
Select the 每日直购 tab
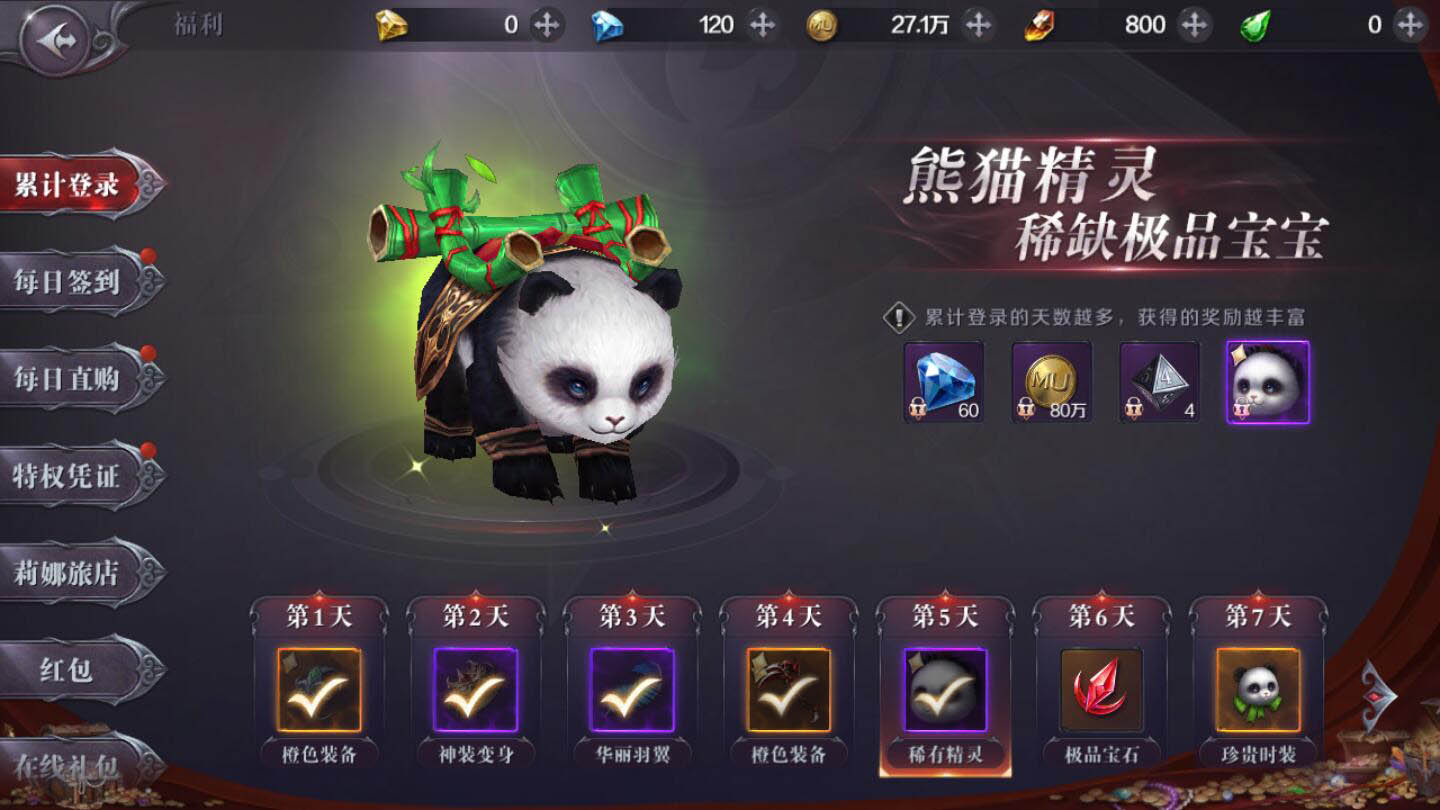[70, 379]
